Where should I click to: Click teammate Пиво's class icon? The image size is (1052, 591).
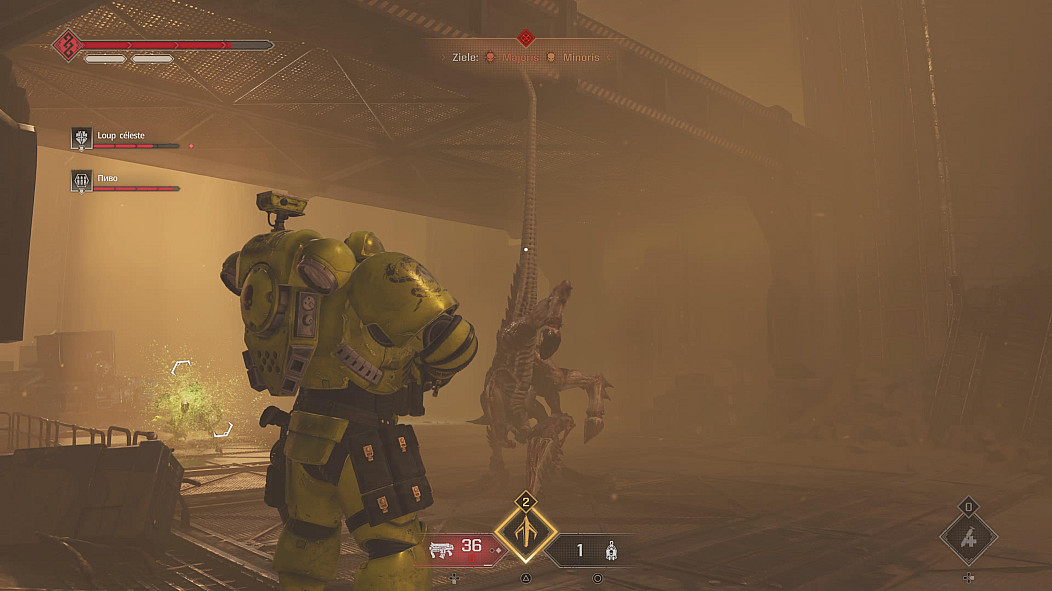pos(82,180)
